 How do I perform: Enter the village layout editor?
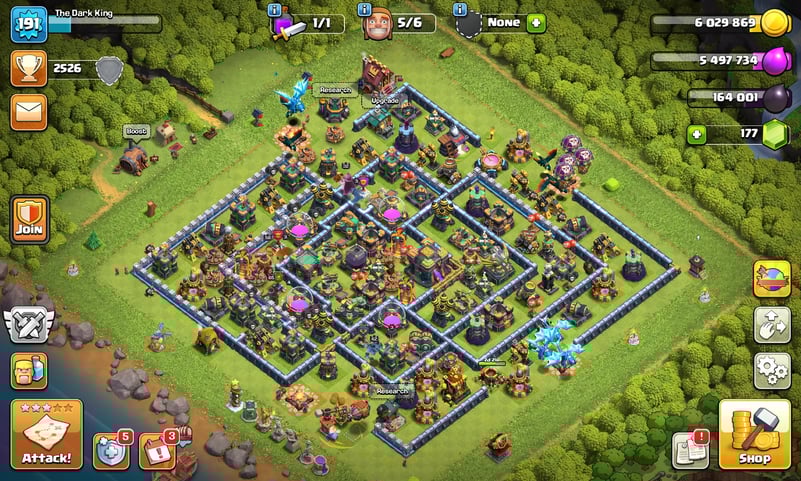coord(772,325)
